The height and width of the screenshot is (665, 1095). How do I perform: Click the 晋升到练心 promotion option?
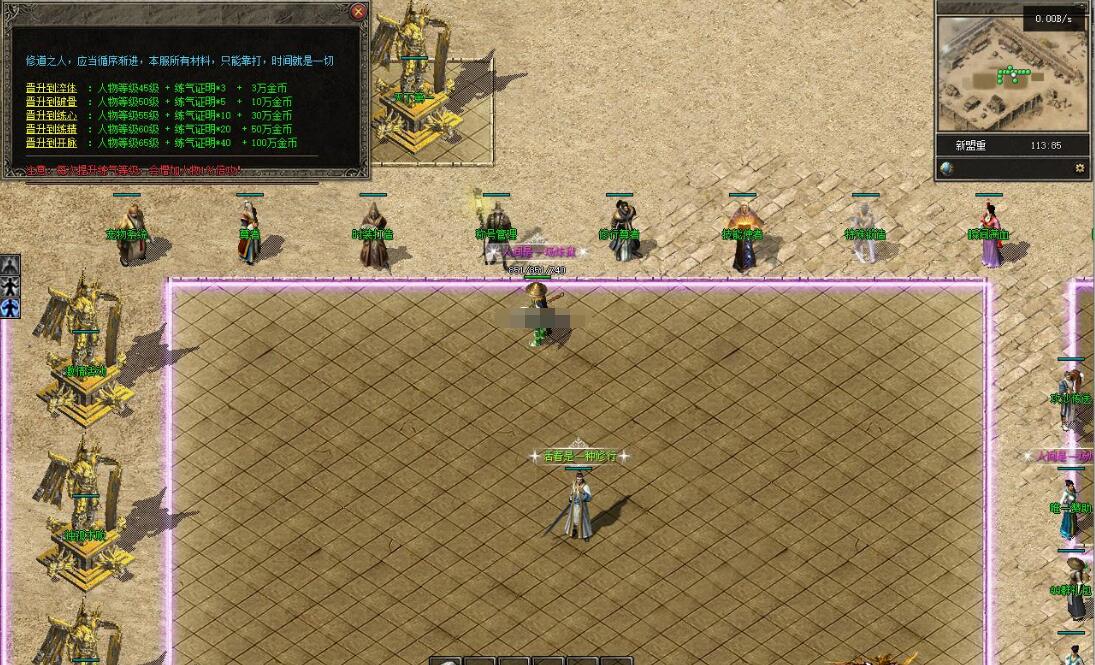click(x=51, y=115)
